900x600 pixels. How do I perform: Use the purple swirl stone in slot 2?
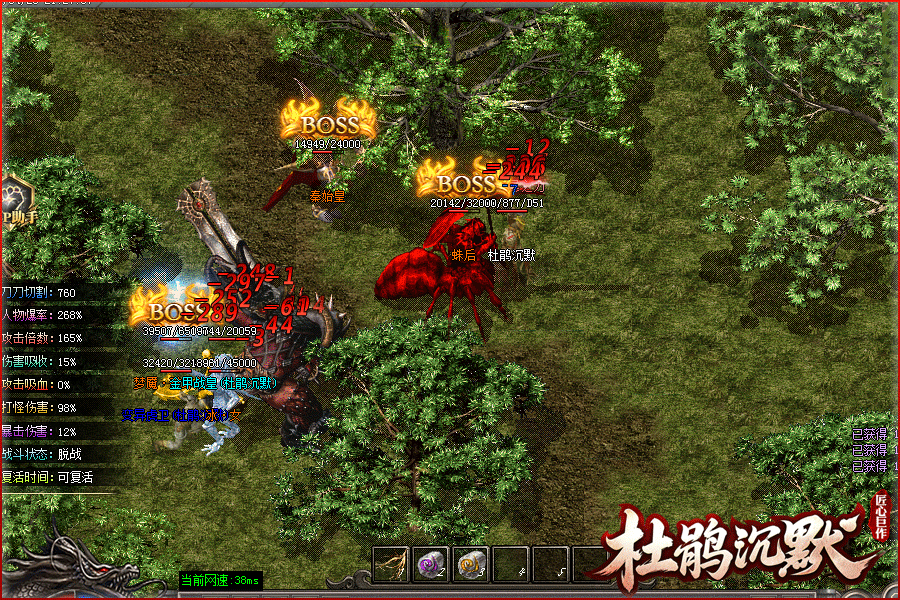(431, 565)
